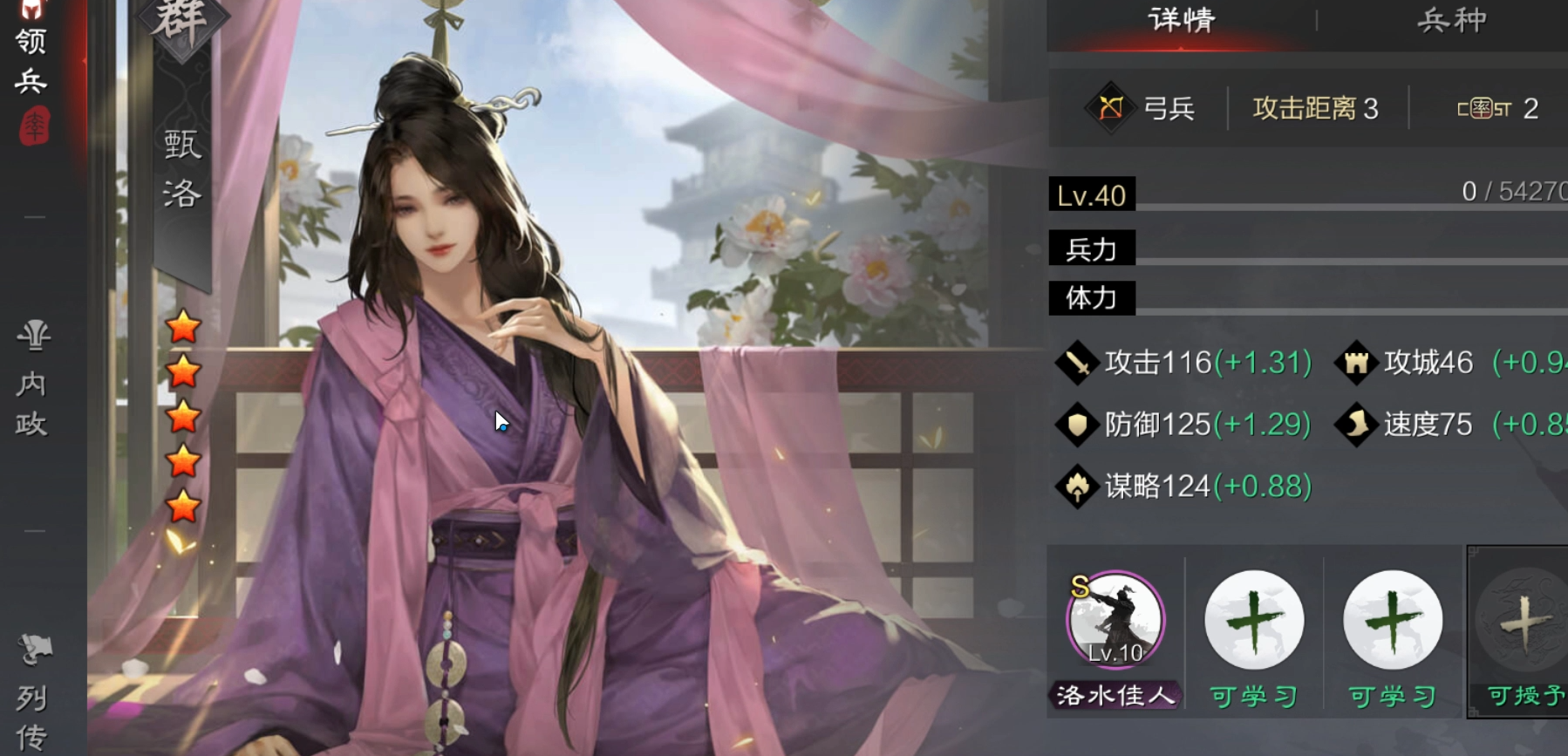
Task: Select the 领兵 side menu entry
Action: [x=31, y=61]
